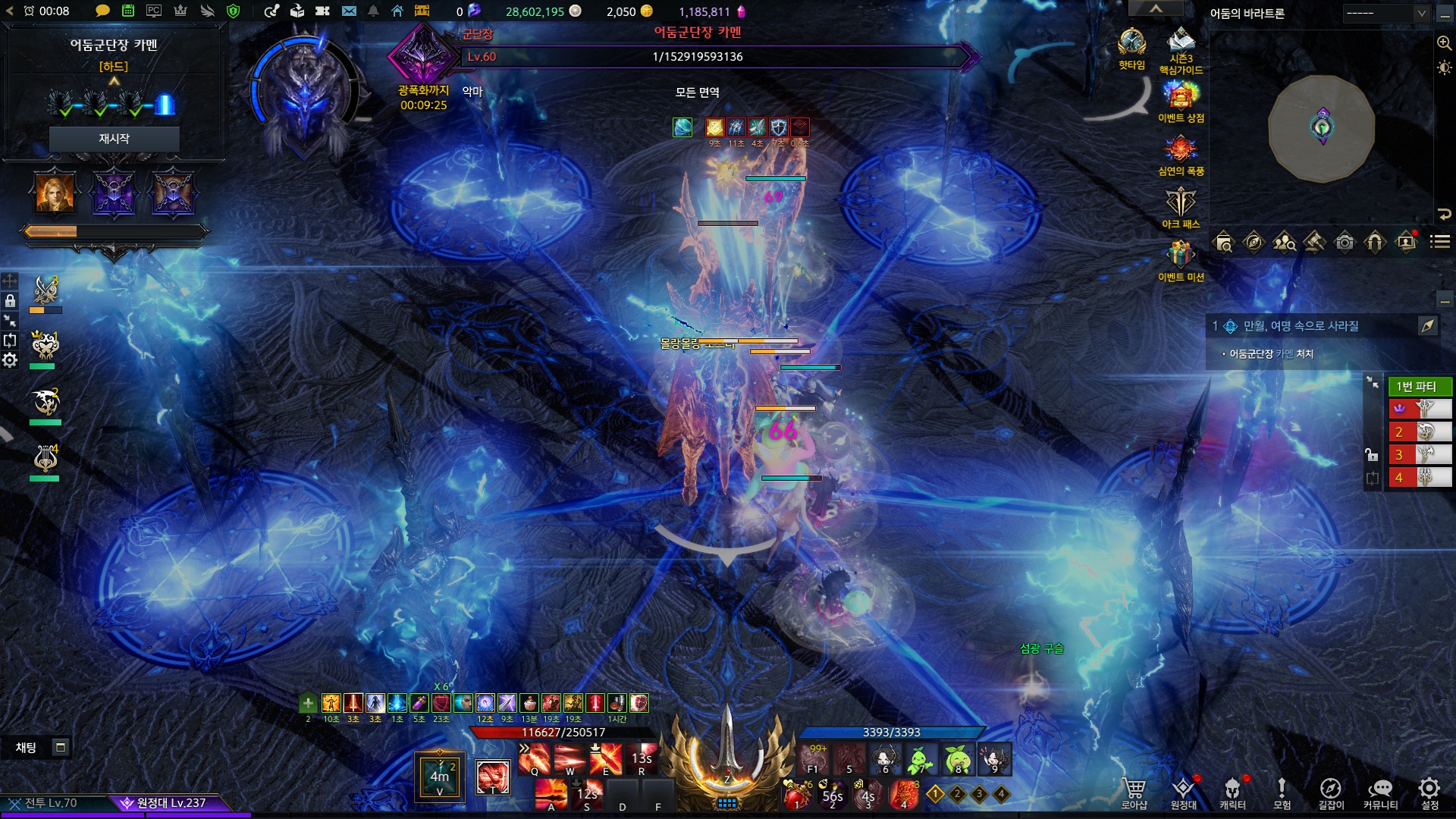The width and height of the screenshot is (1456, 819).
Task: Click the 재시작 restart button
Action: click(x=114, y=139)
